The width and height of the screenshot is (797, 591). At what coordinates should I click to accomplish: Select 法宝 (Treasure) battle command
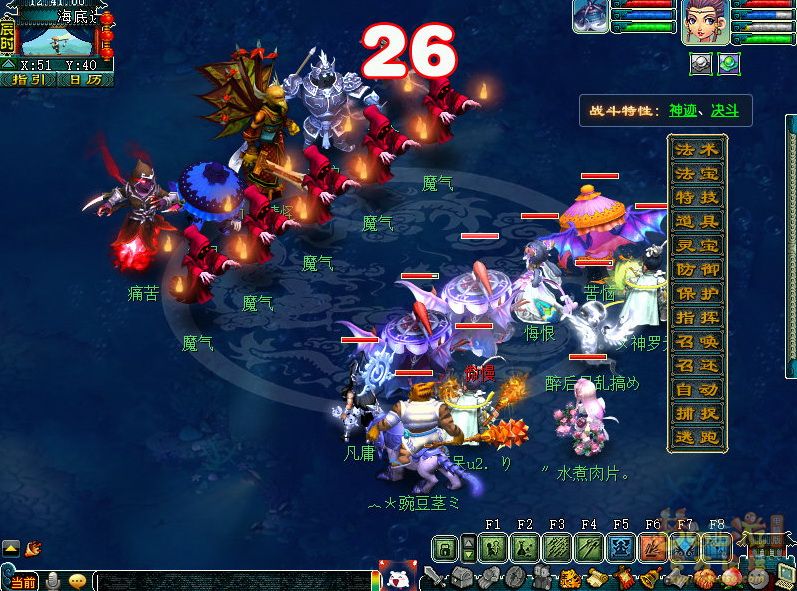click(697, 174)
